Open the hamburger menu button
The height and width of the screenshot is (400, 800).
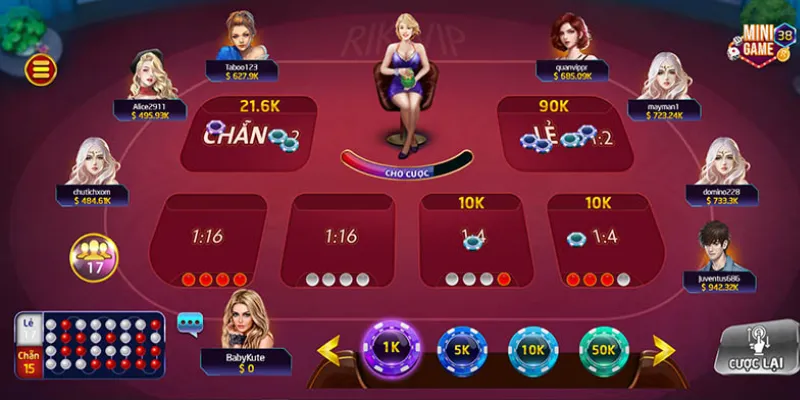click(42, 68)
